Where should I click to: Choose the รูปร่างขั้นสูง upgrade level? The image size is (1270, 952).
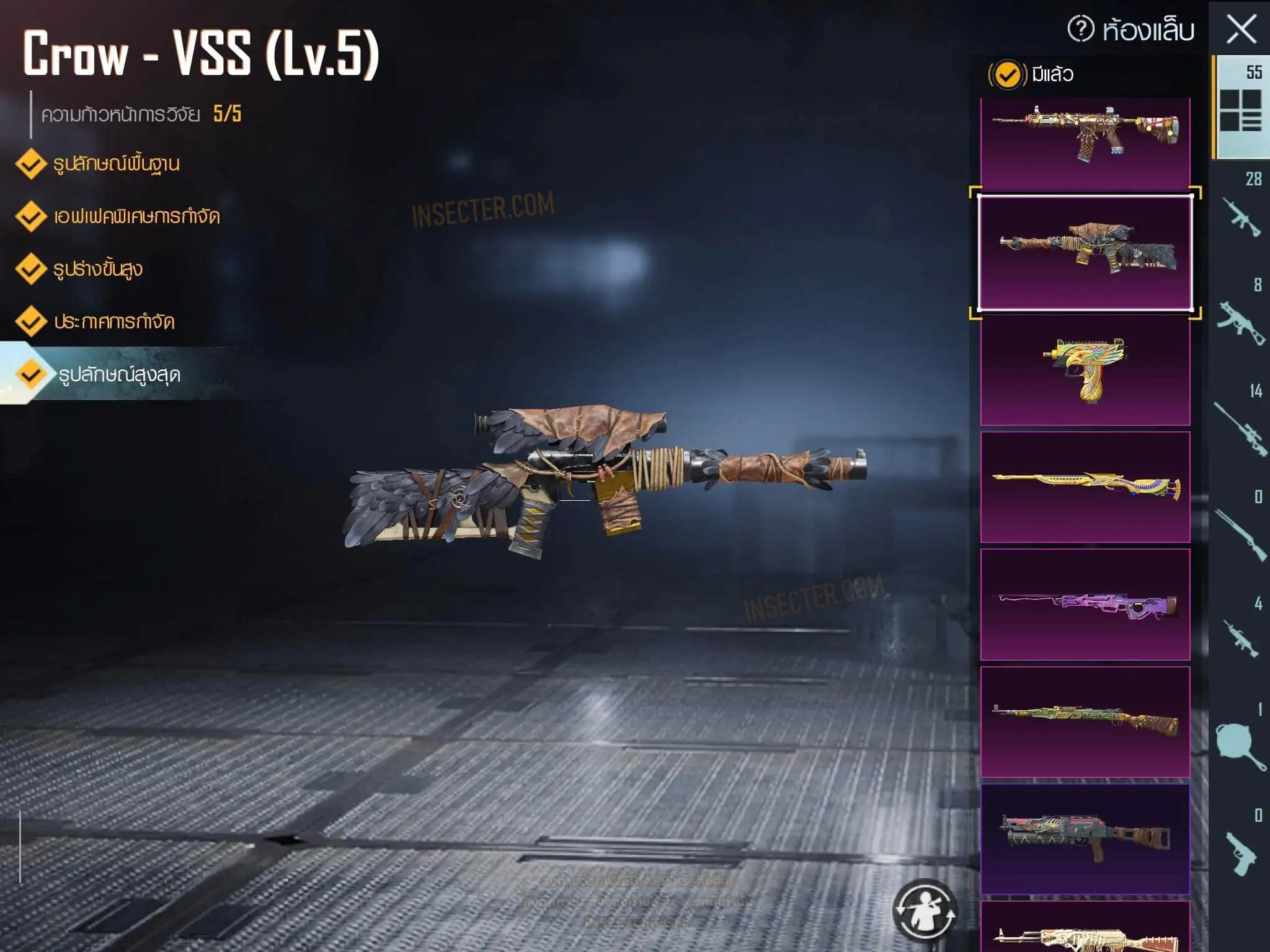coord(97,270)
